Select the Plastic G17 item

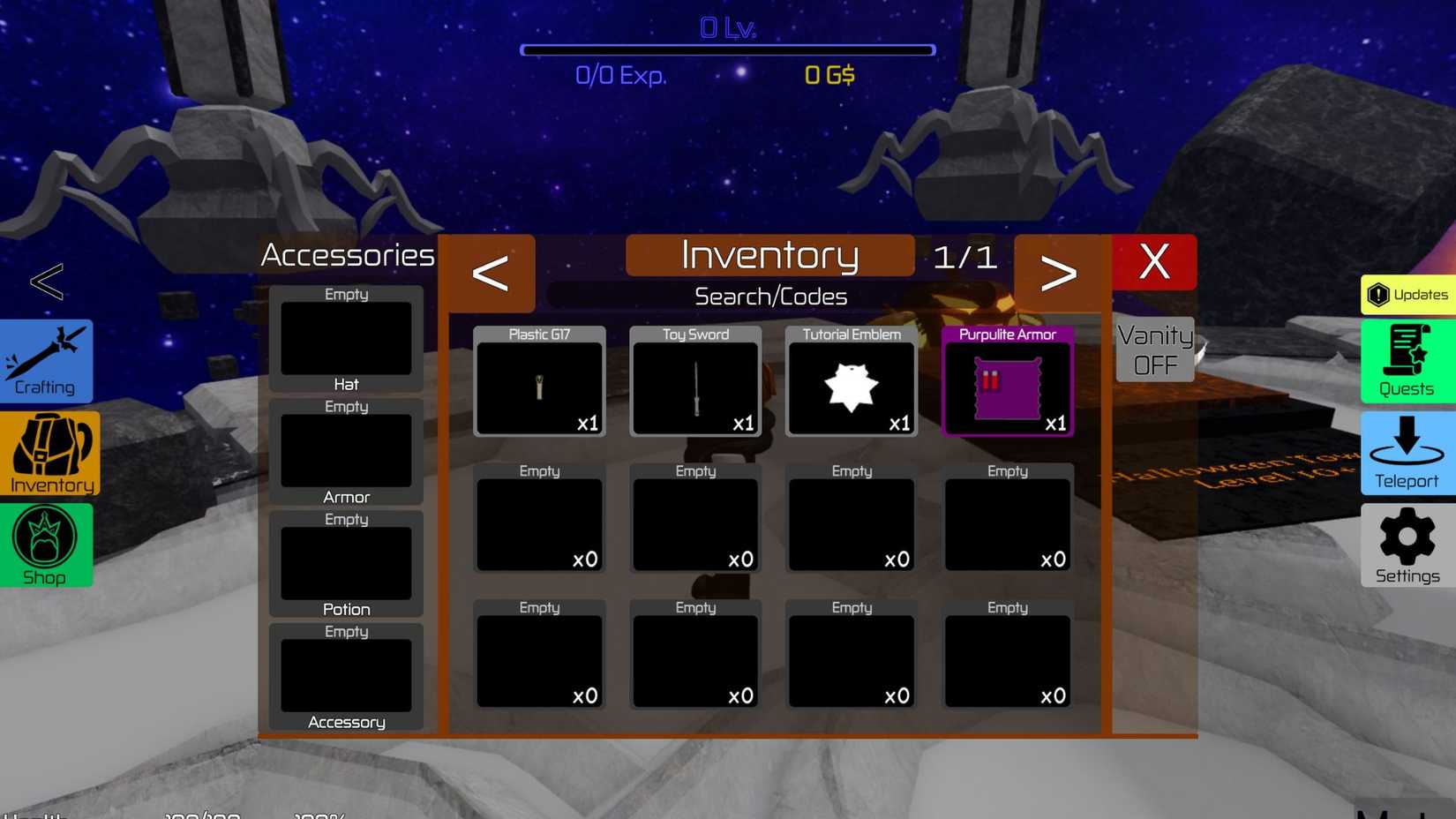click(538, 387)
